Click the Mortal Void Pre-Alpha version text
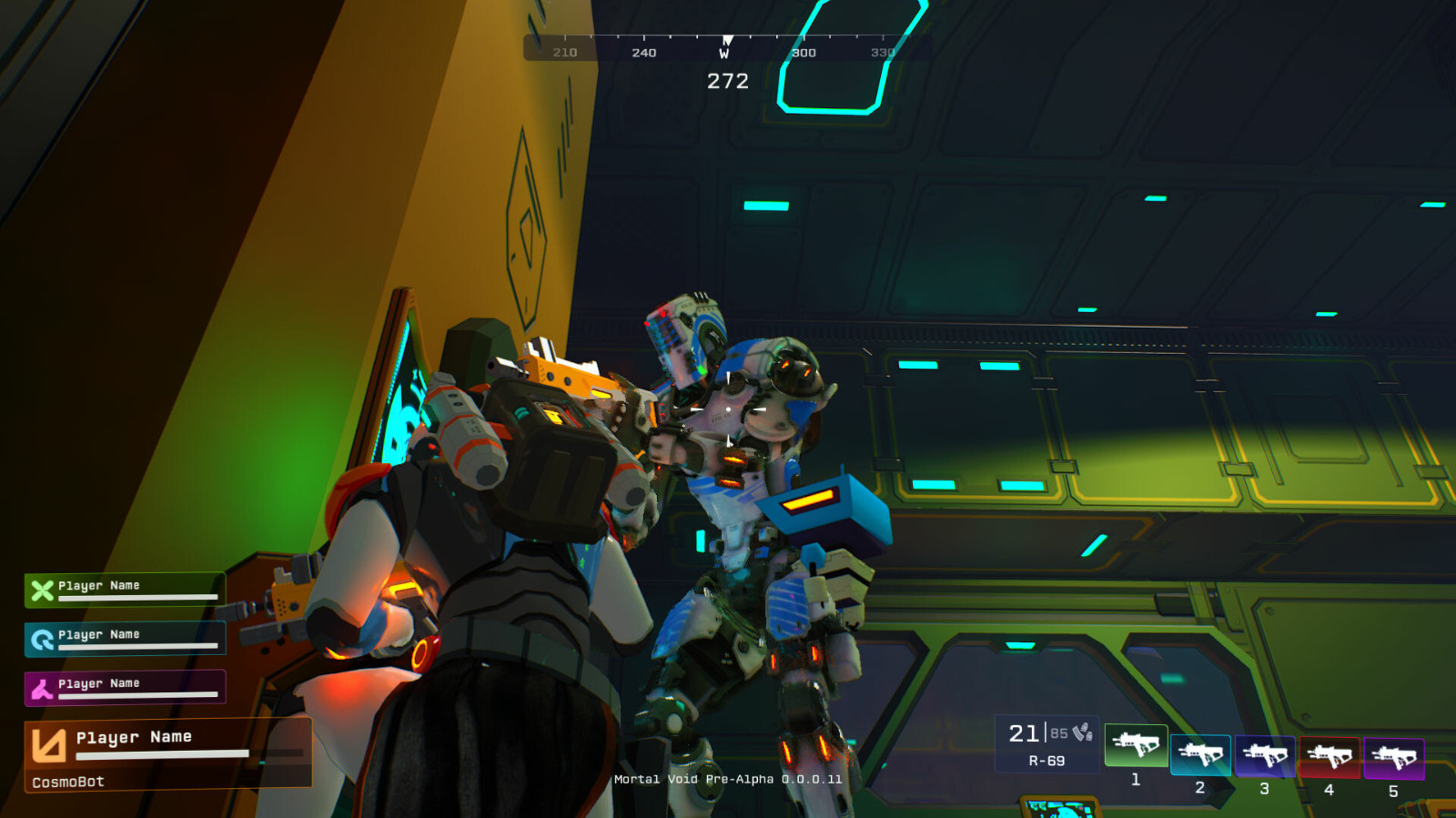This screenshot has width=1456, height=818. (727, 779)
